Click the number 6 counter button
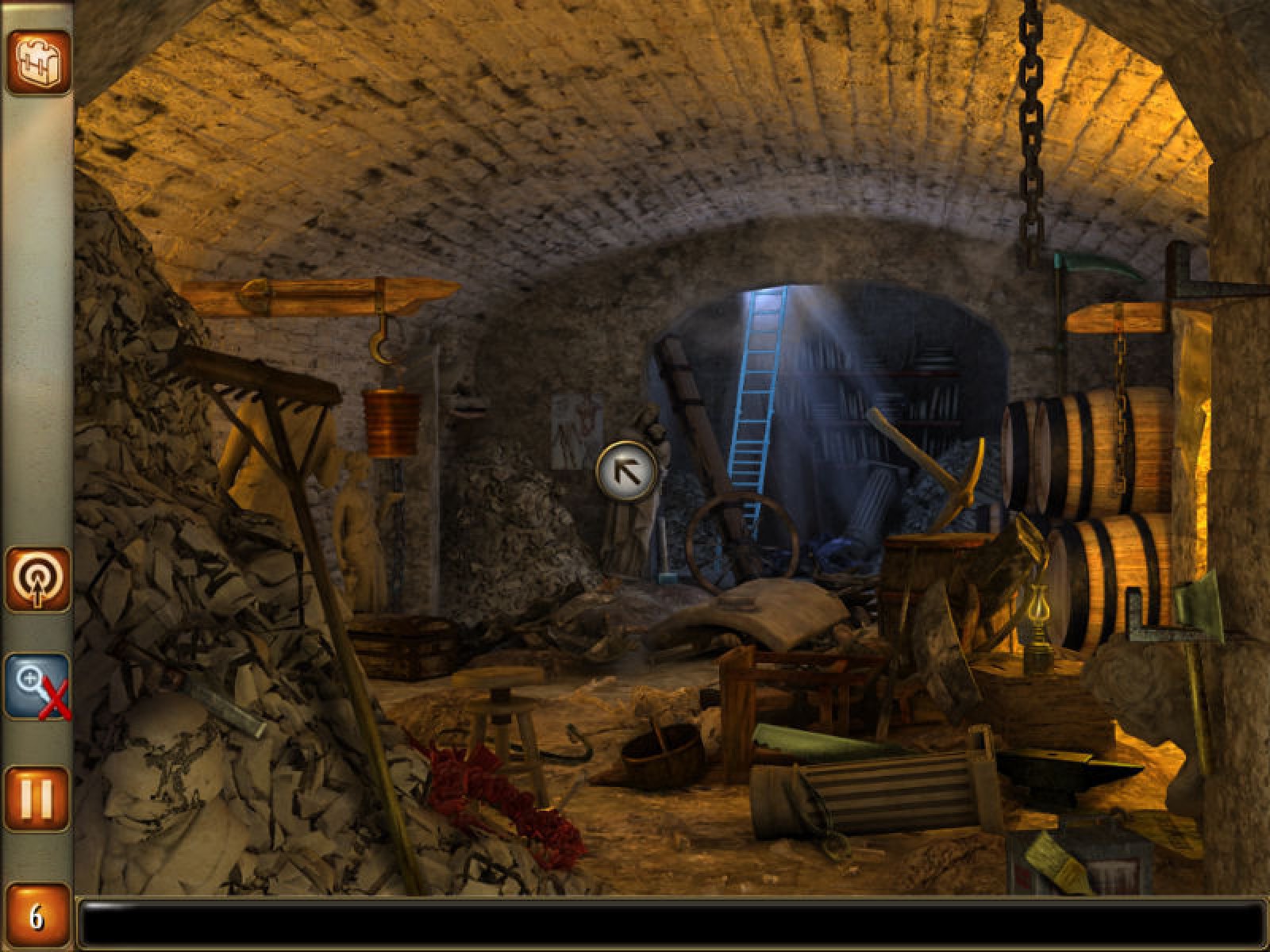Screen dimensions: 1270x952 click(x=37, y=917)
